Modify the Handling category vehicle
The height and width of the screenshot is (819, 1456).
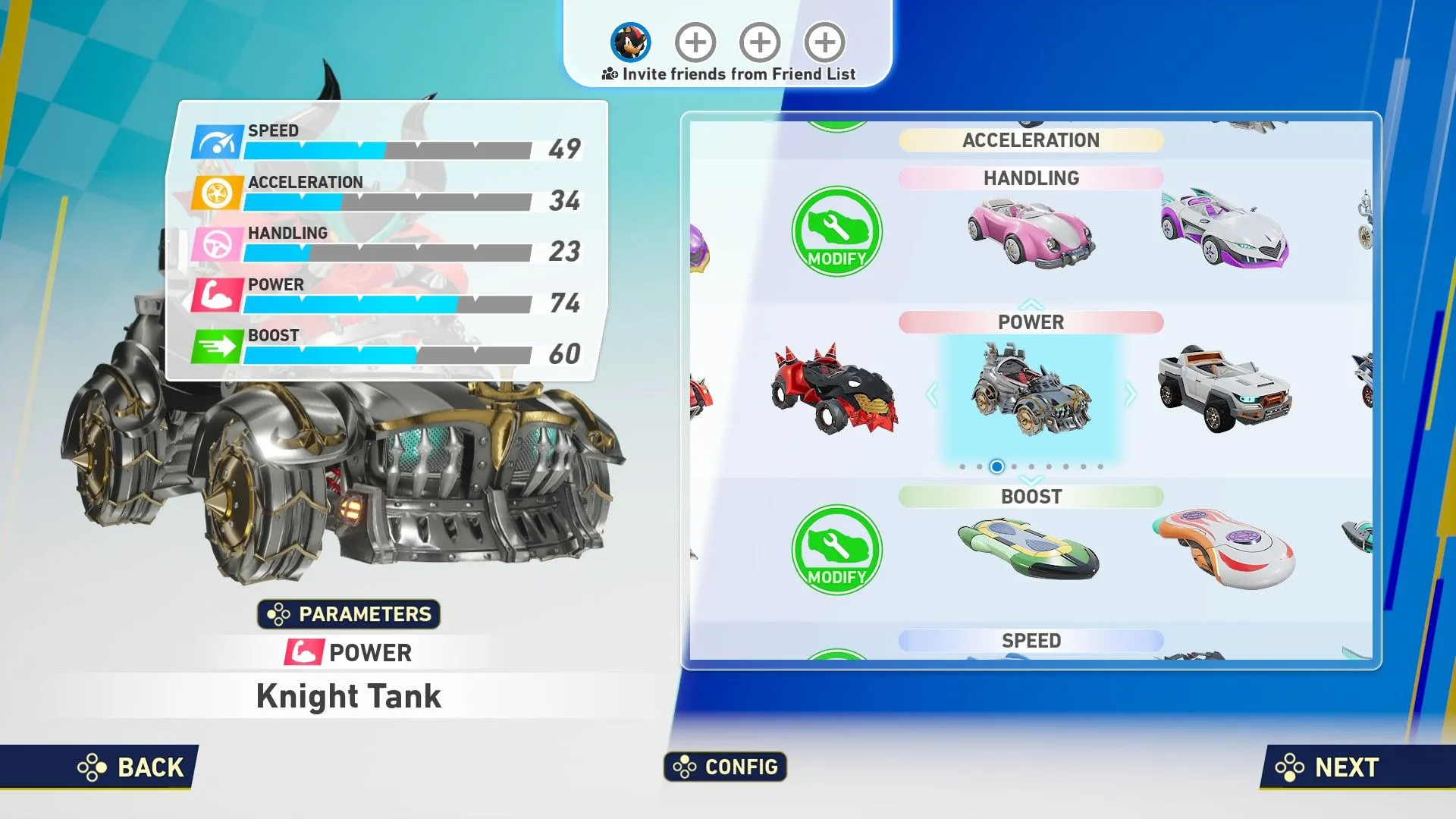pos(836,231)
